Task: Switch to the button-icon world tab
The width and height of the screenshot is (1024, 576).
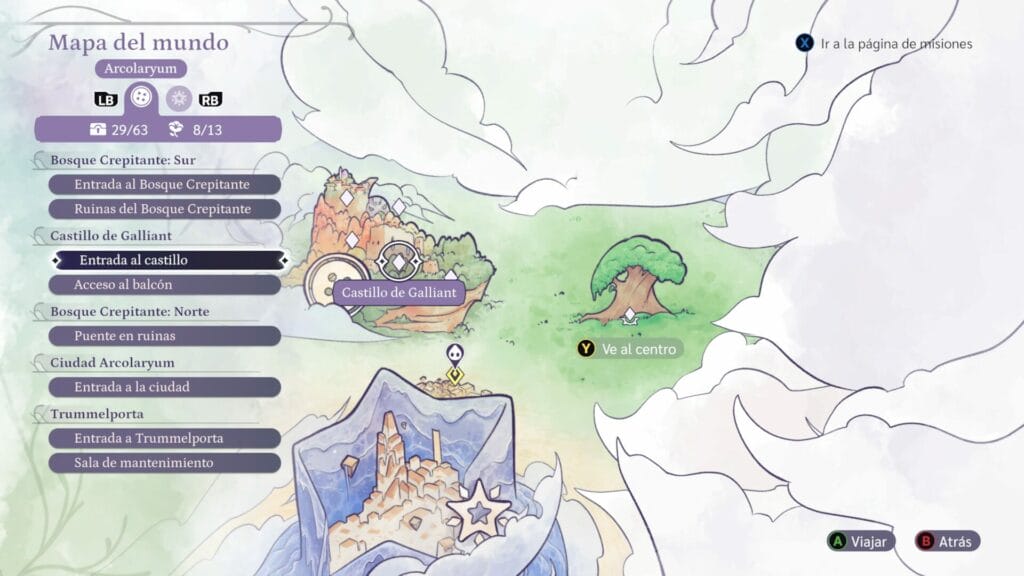Action: pyautogui.click(x=143, y=99)
